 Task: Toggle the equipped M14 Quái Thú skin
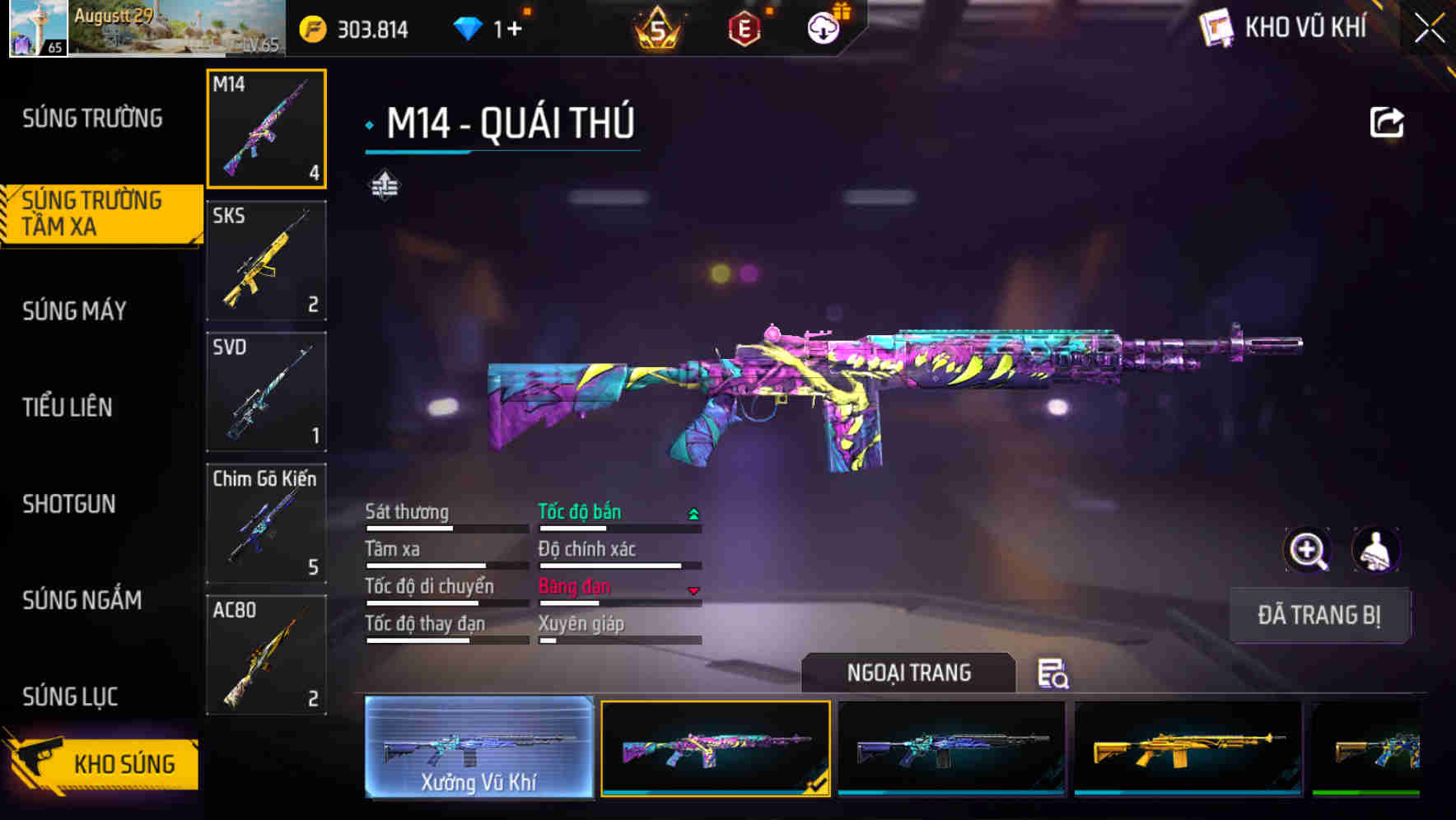pos(715,748)
